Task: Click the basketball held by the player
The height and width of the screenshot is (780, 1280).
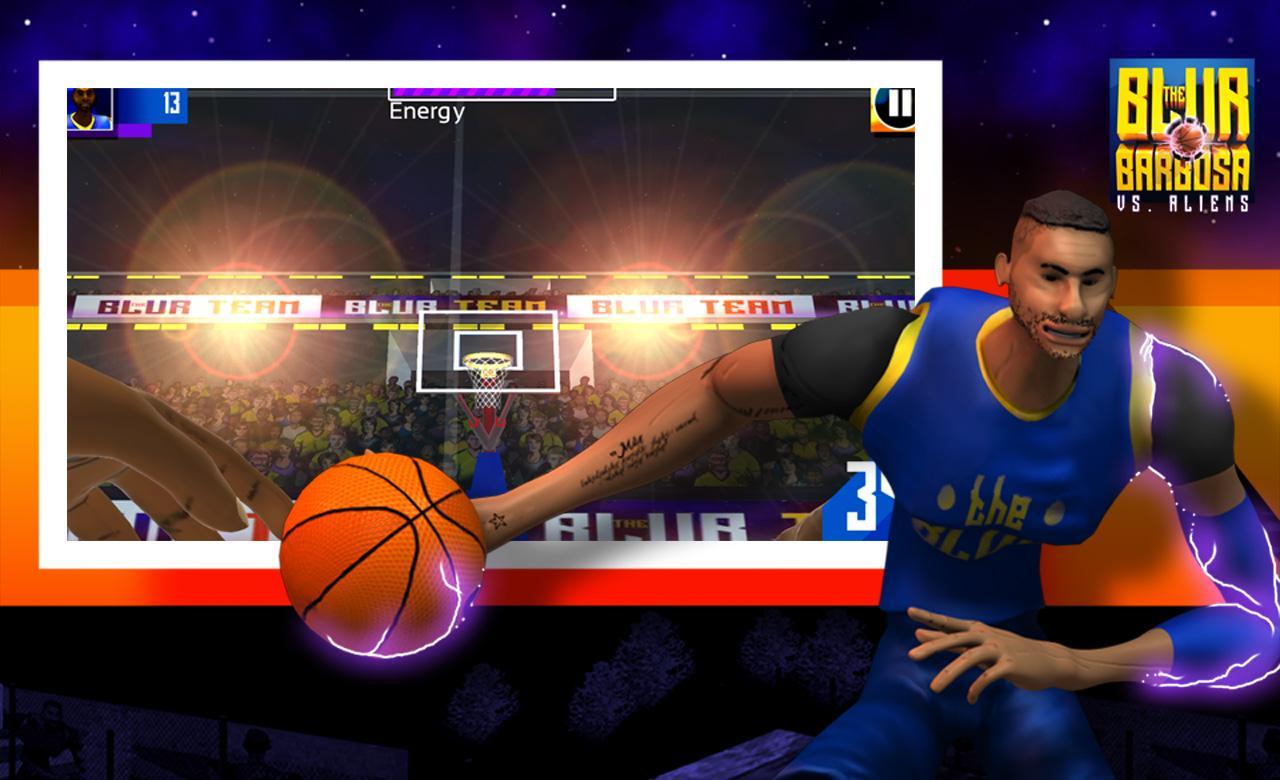Action: click(383, 550)
